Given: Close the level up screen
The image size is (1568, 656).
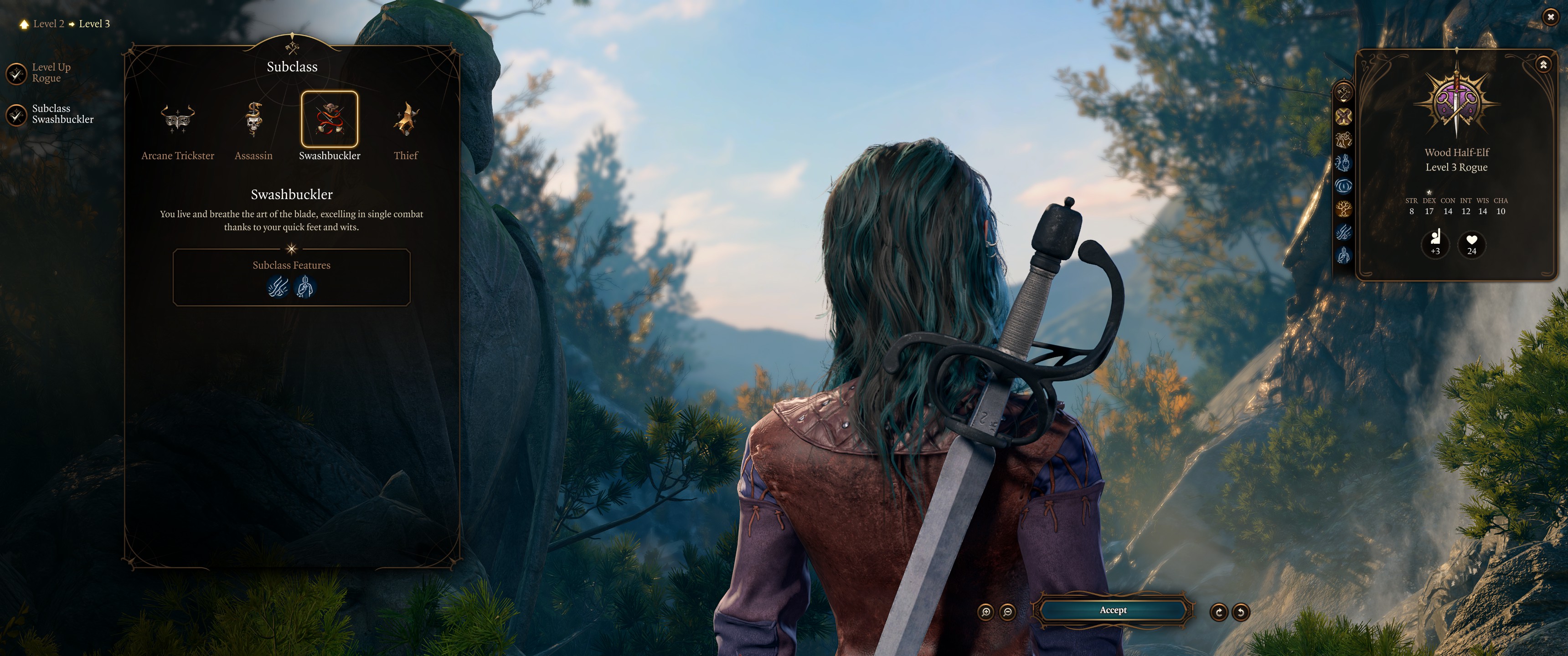Looking at the screenshot, I should coord(1550,17).
